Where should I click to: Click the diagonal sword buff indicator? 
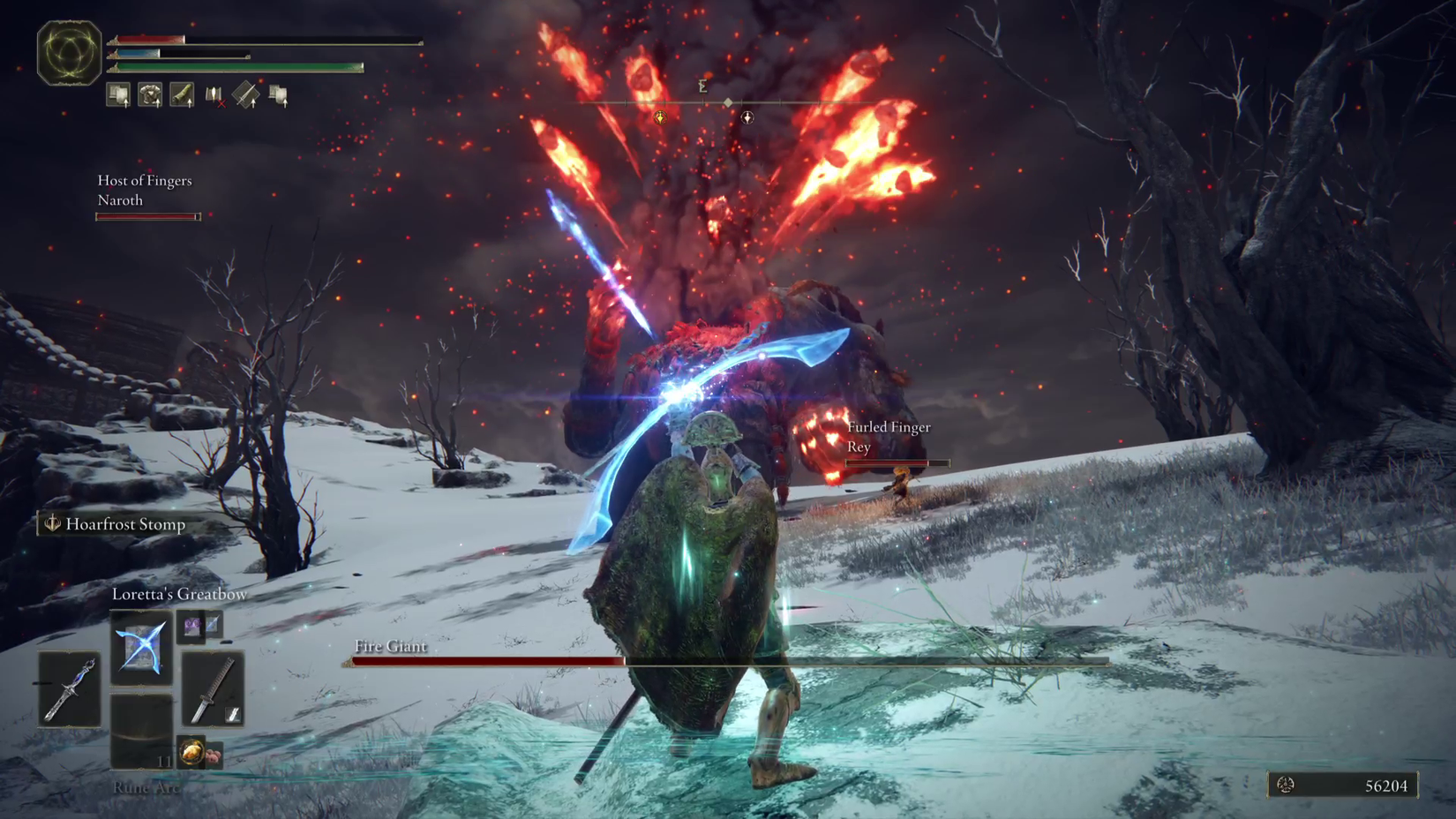pyautogui.click(x=246, y=94)
